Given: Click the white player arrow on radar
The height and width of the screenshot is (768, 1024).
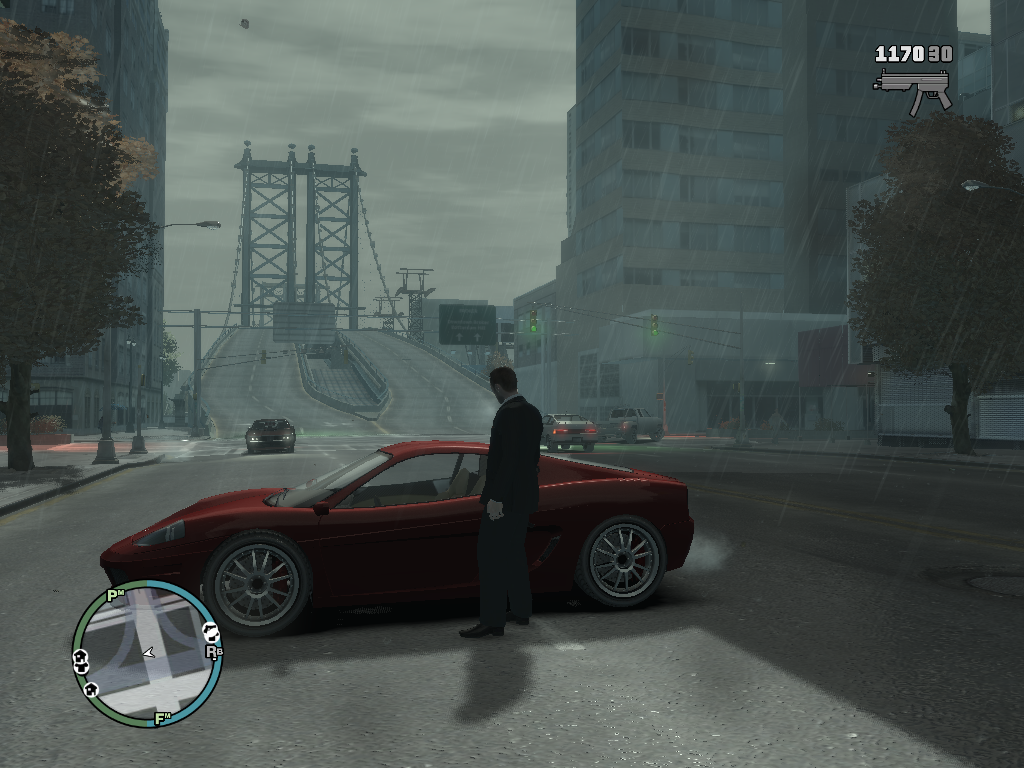Looking at the screenshot, I should pos(149,652).
